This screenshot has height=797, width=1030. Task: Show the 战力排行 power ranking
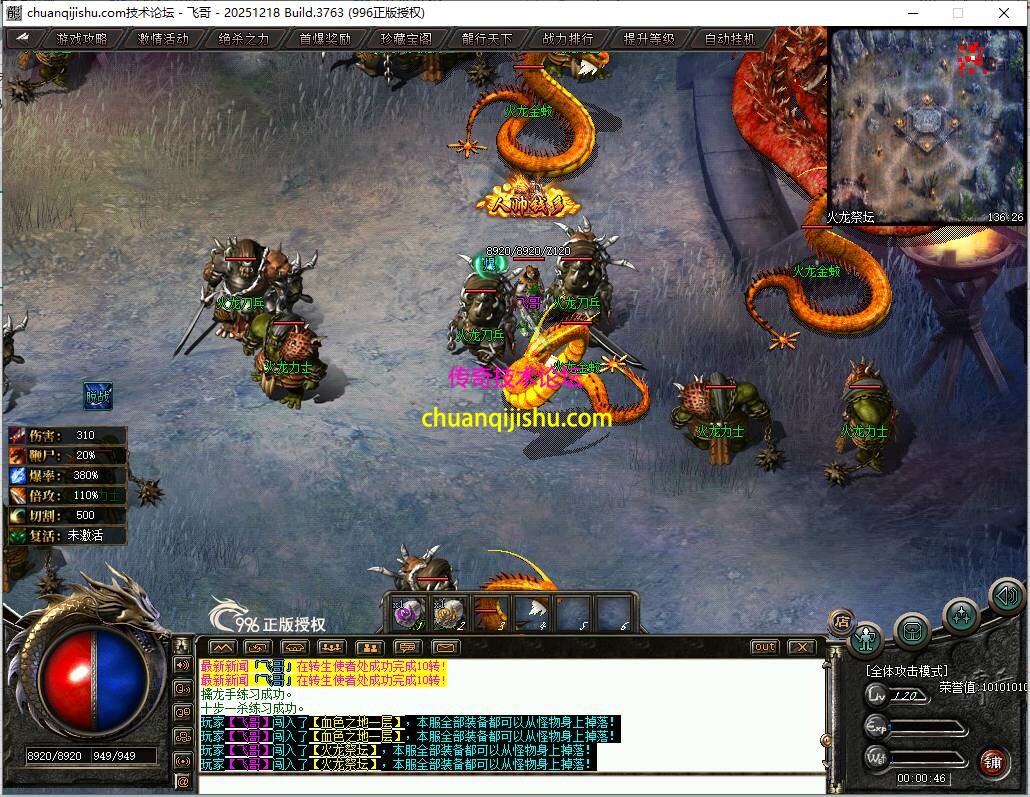coord(568,39)
